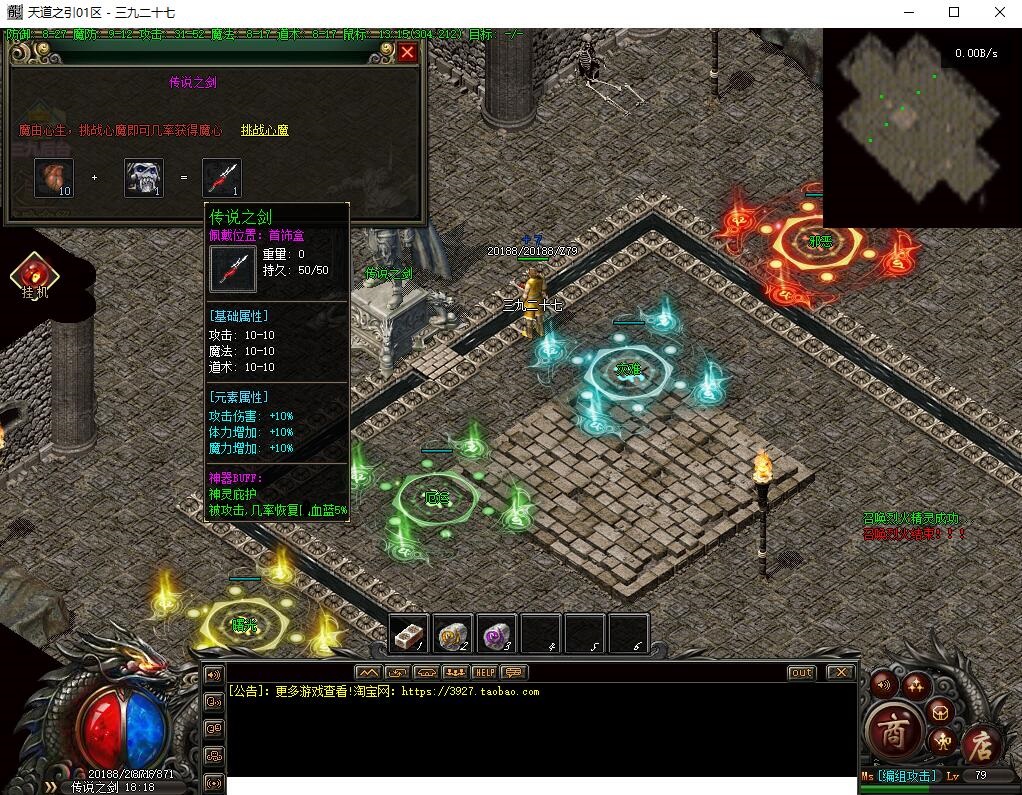Open the 店 store button
The image size is (1022, 795).
[981, 744]
